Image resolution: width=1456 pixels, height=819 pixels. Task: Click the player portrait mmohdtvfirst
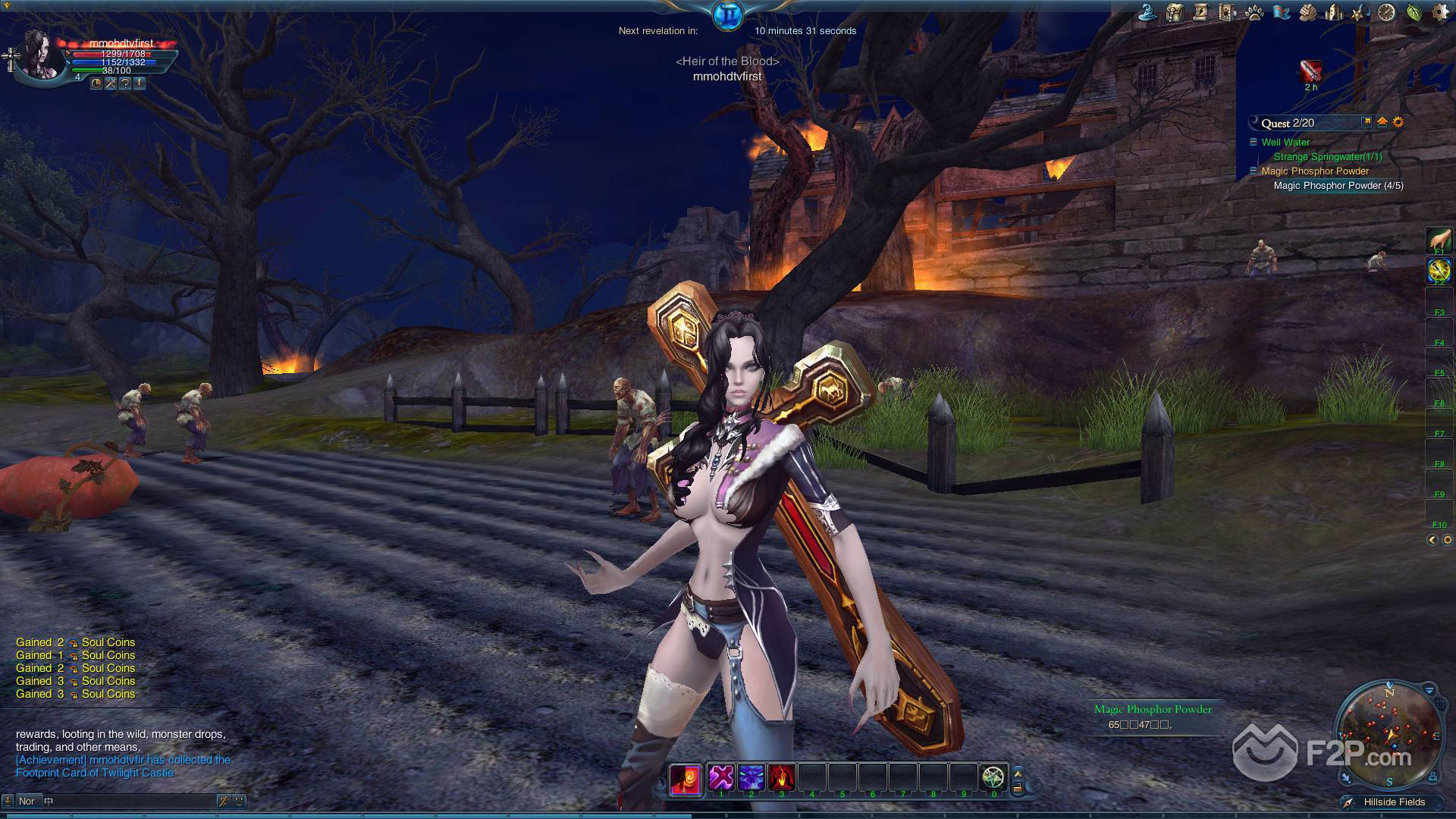tap(43, 55)
